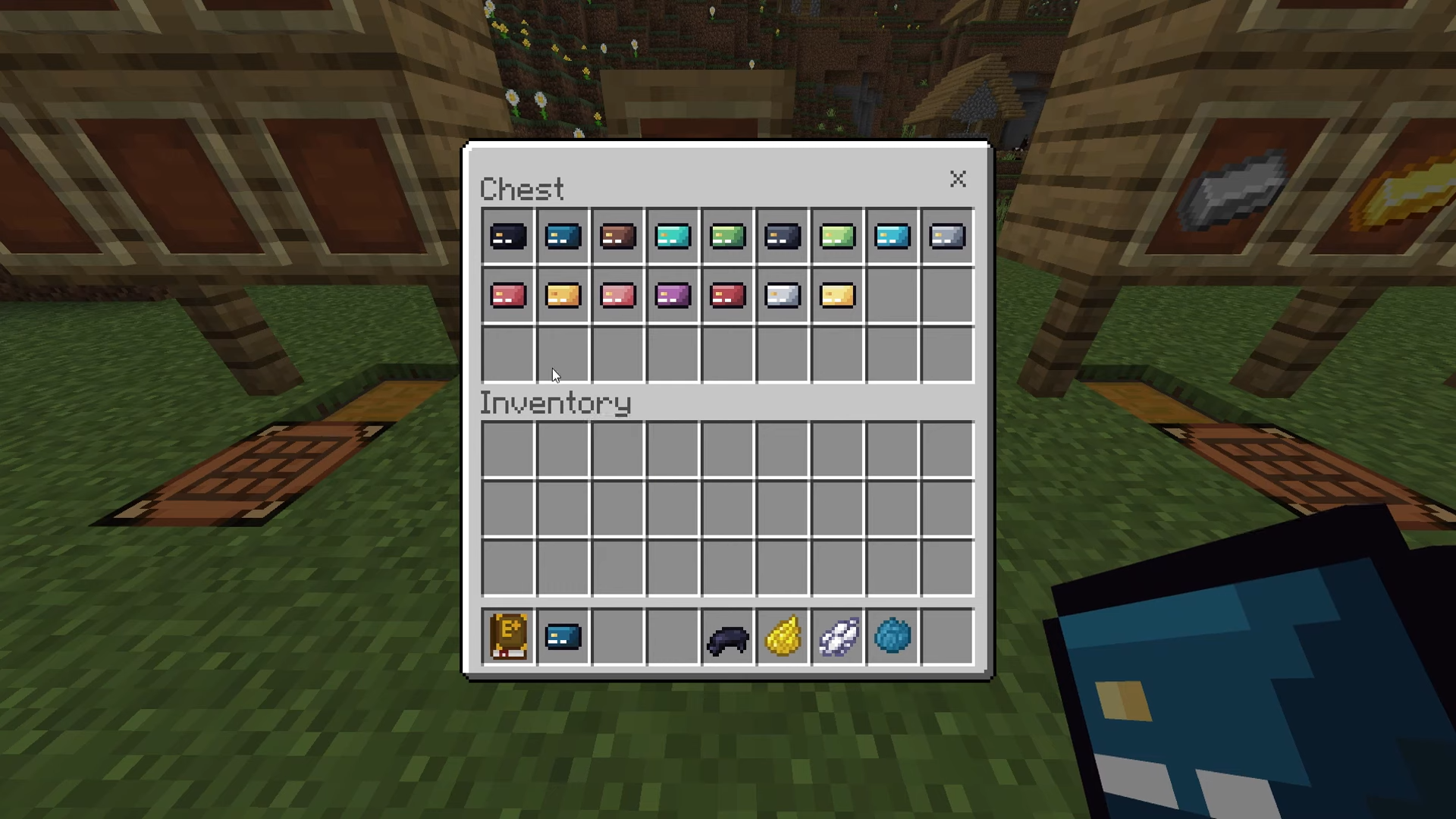Click the black saddle item in the hotbar
Viewport: 1456px width, 819px height.
tap(727, 636)
